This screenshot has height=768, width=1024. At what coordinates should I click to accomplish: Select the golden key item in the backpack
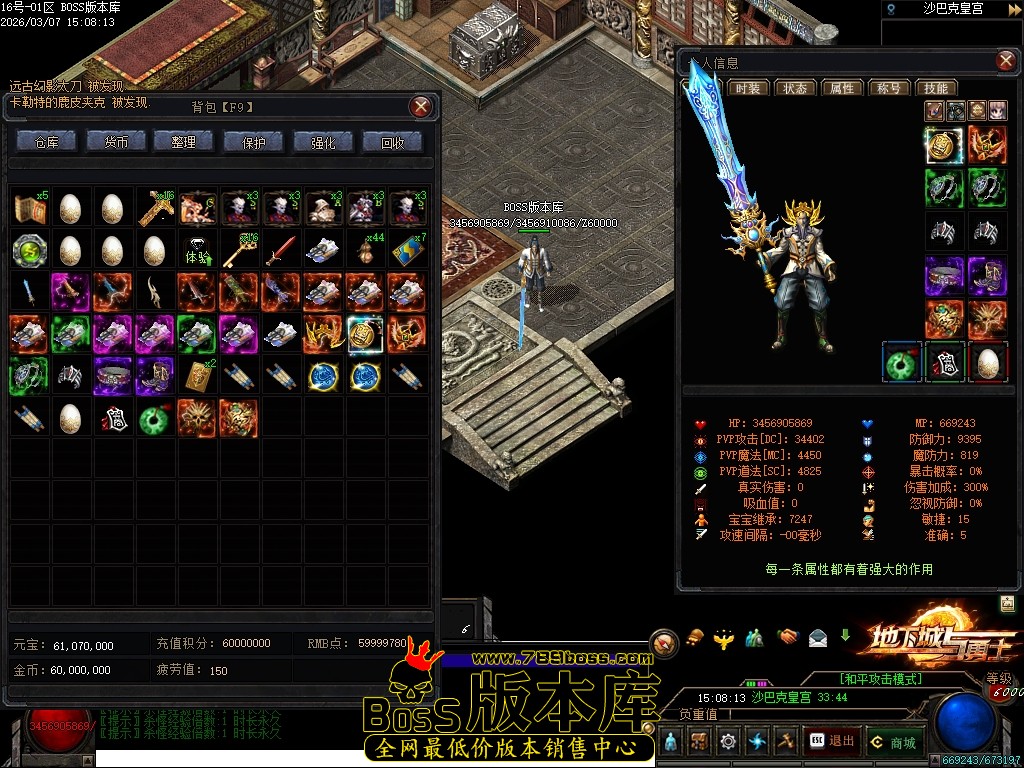237,249
